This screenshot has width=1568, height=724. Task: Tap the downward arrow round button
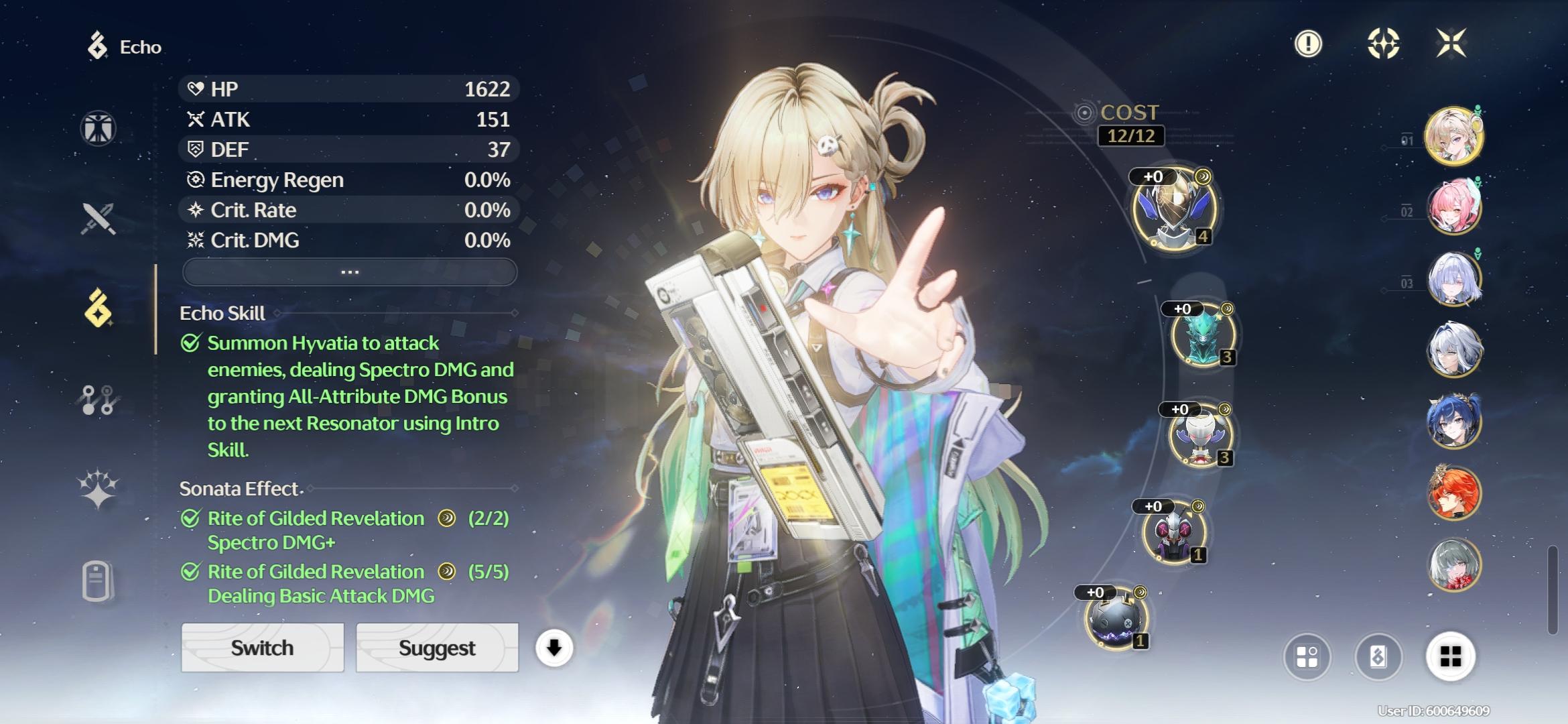tap(553, 648)
